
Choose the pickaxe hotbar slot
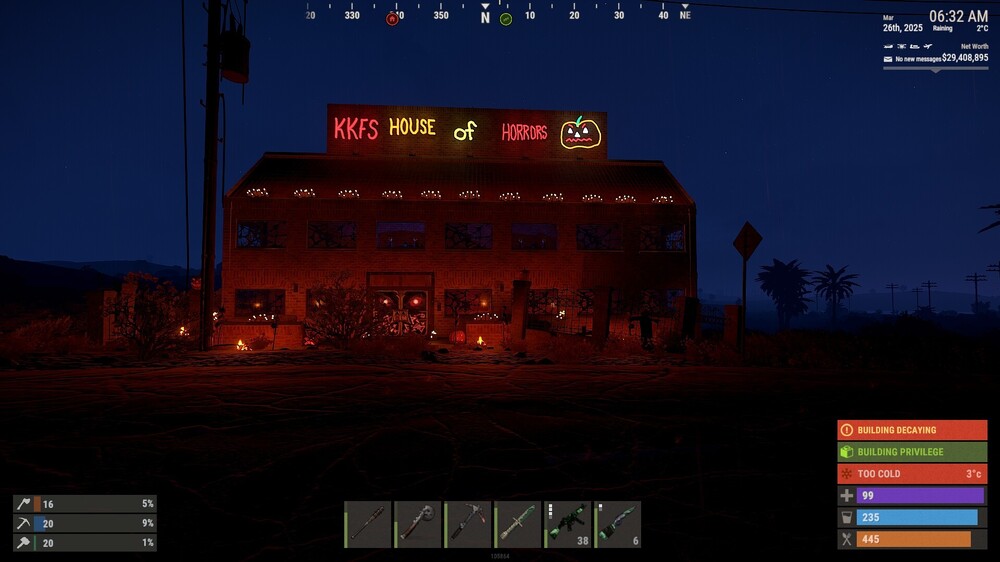[467, 524]
